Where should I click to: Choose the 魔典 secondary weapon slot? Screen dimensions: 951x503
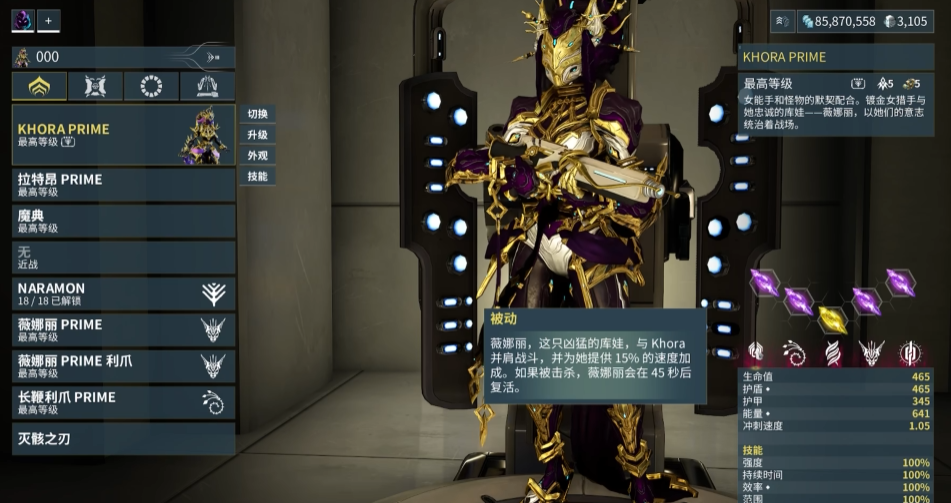coord(123,220)
